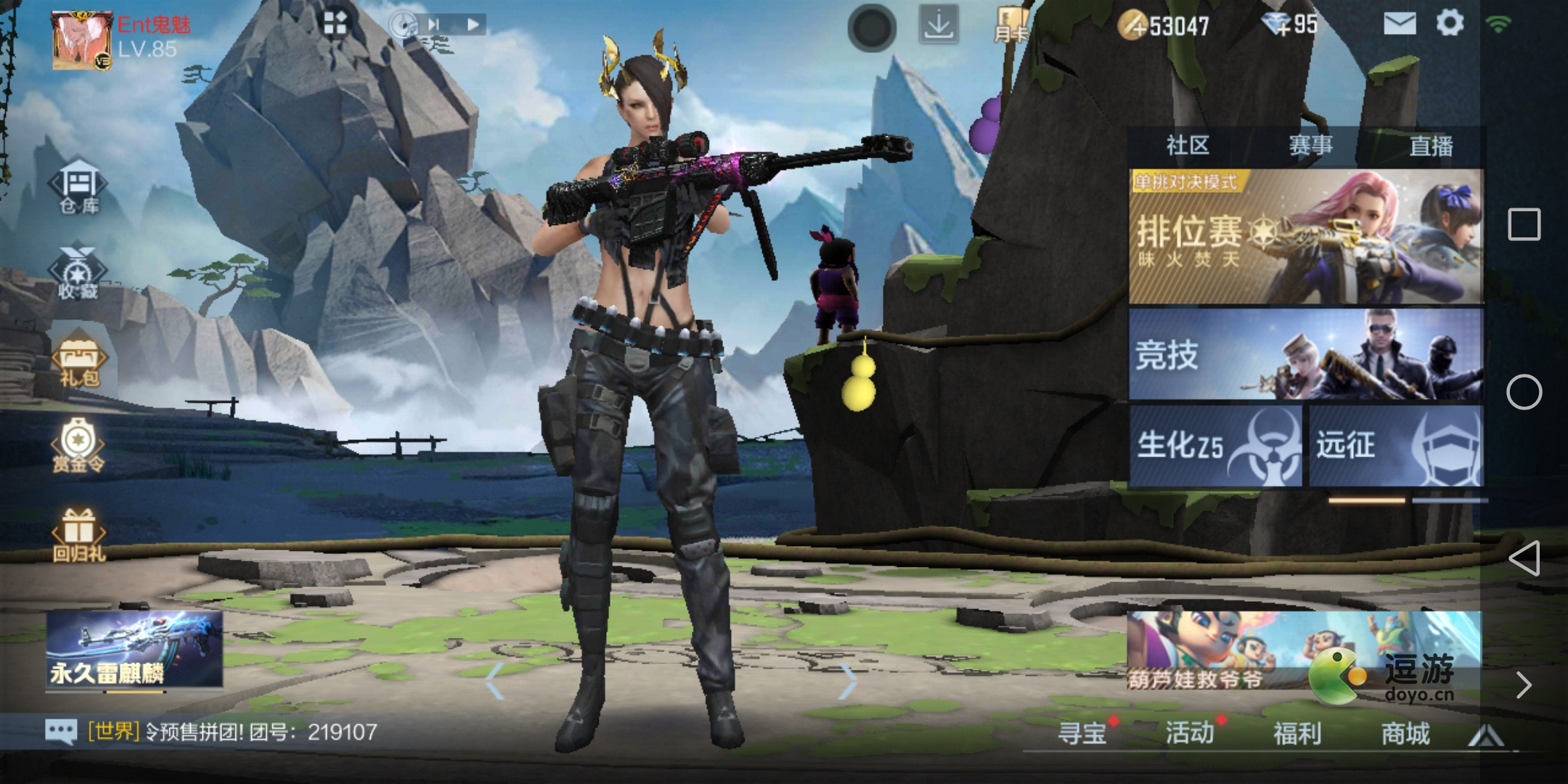Open the 寻宝 treasure hunt menu
This screenshot has height=784, width=1568.
click(x=1082, y=733)
